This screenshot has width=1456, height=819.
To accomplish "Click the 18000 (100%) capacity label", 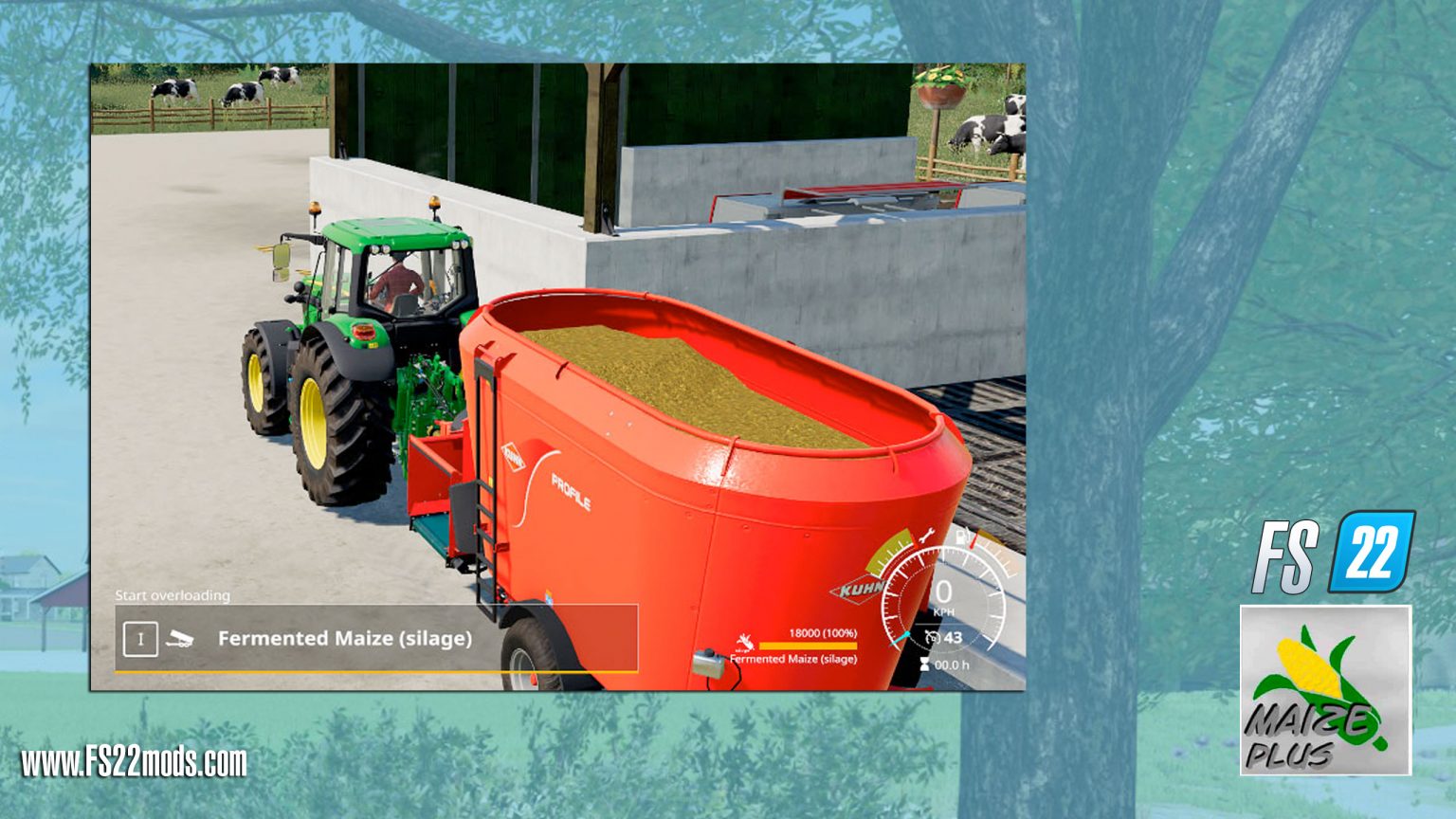I will tap(823, 634).
